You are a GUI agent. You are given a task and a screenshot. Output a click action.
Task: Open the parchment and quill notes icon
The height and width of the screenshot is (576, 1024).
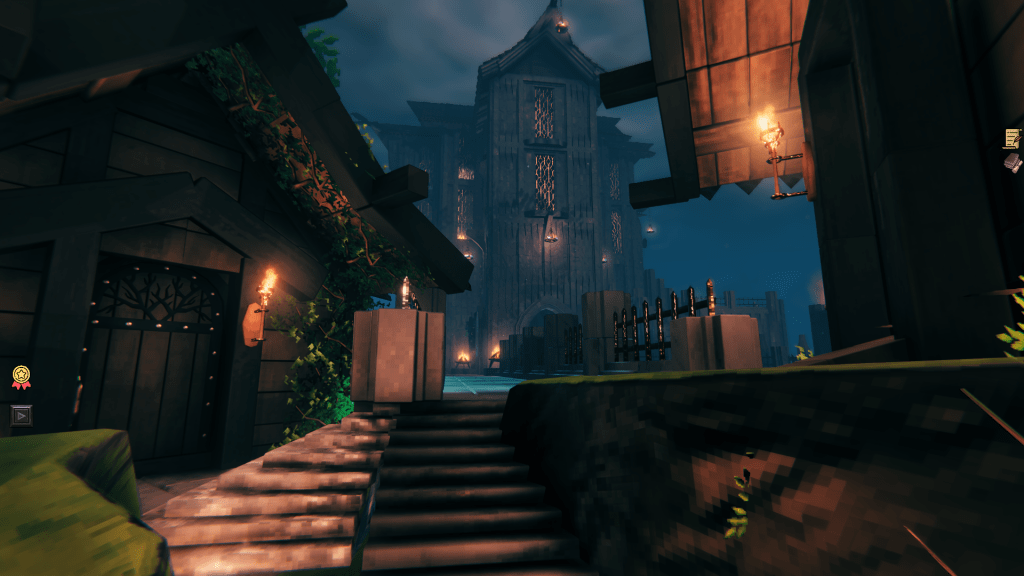click(1013, 138)
